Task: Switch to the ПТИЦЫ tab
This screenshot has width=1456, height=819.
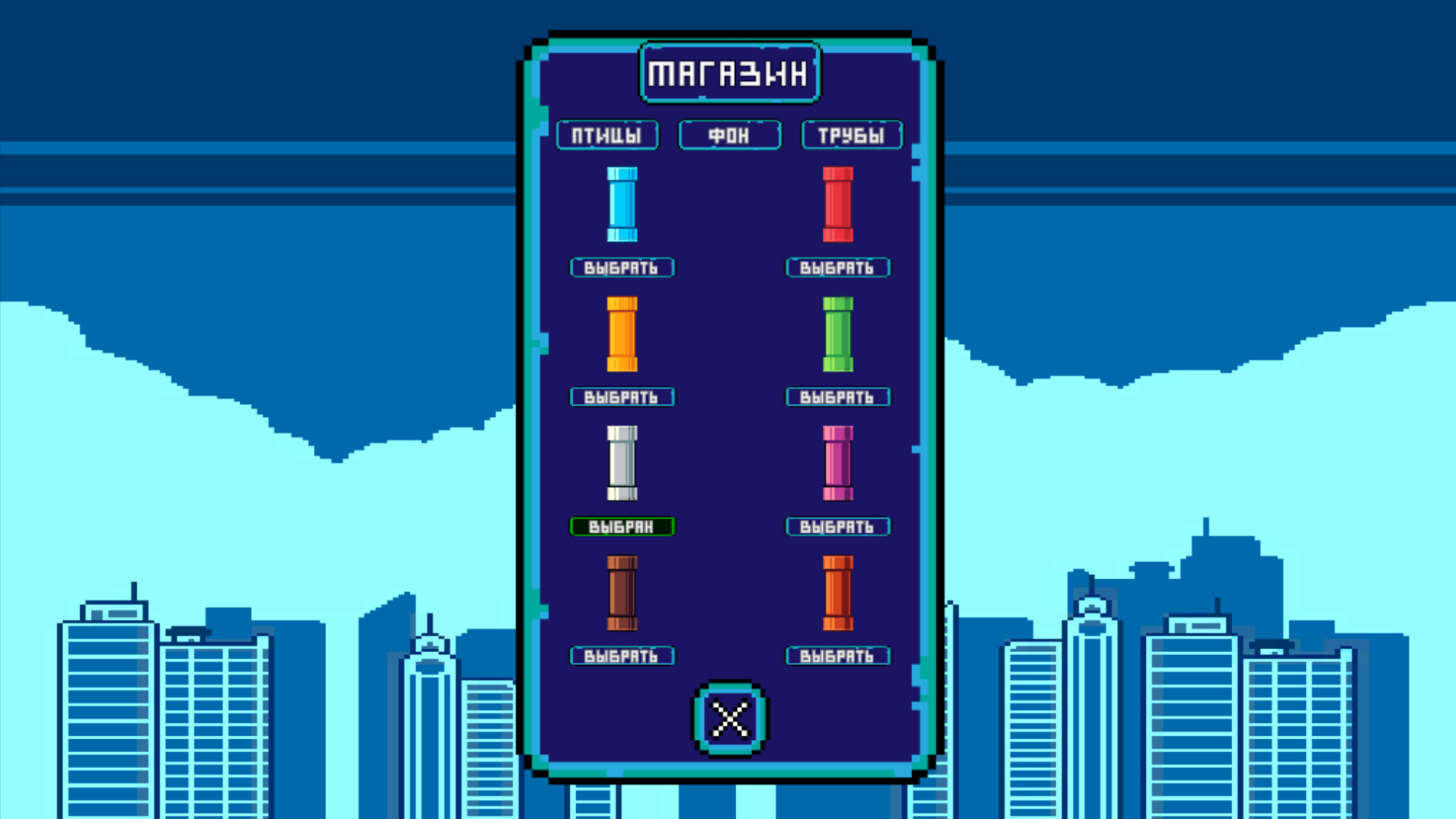Action: click(607, 135)
